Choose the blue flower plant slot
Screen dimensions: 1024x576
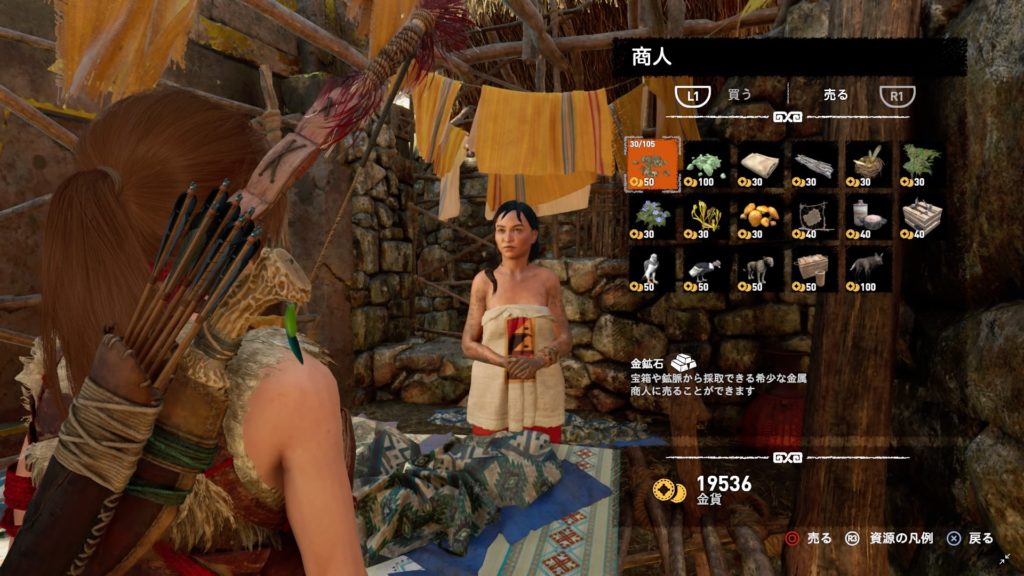[650, 217]
